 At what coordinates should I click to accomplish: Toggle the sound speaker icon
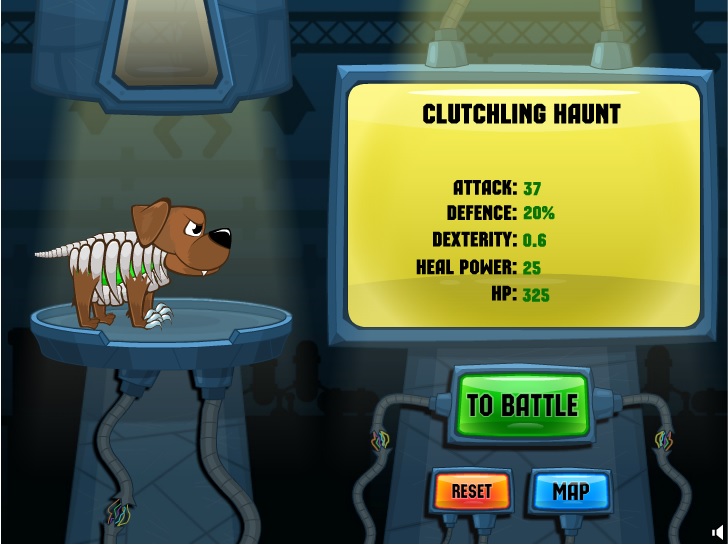pyautogui.click(x=717, y=533)
